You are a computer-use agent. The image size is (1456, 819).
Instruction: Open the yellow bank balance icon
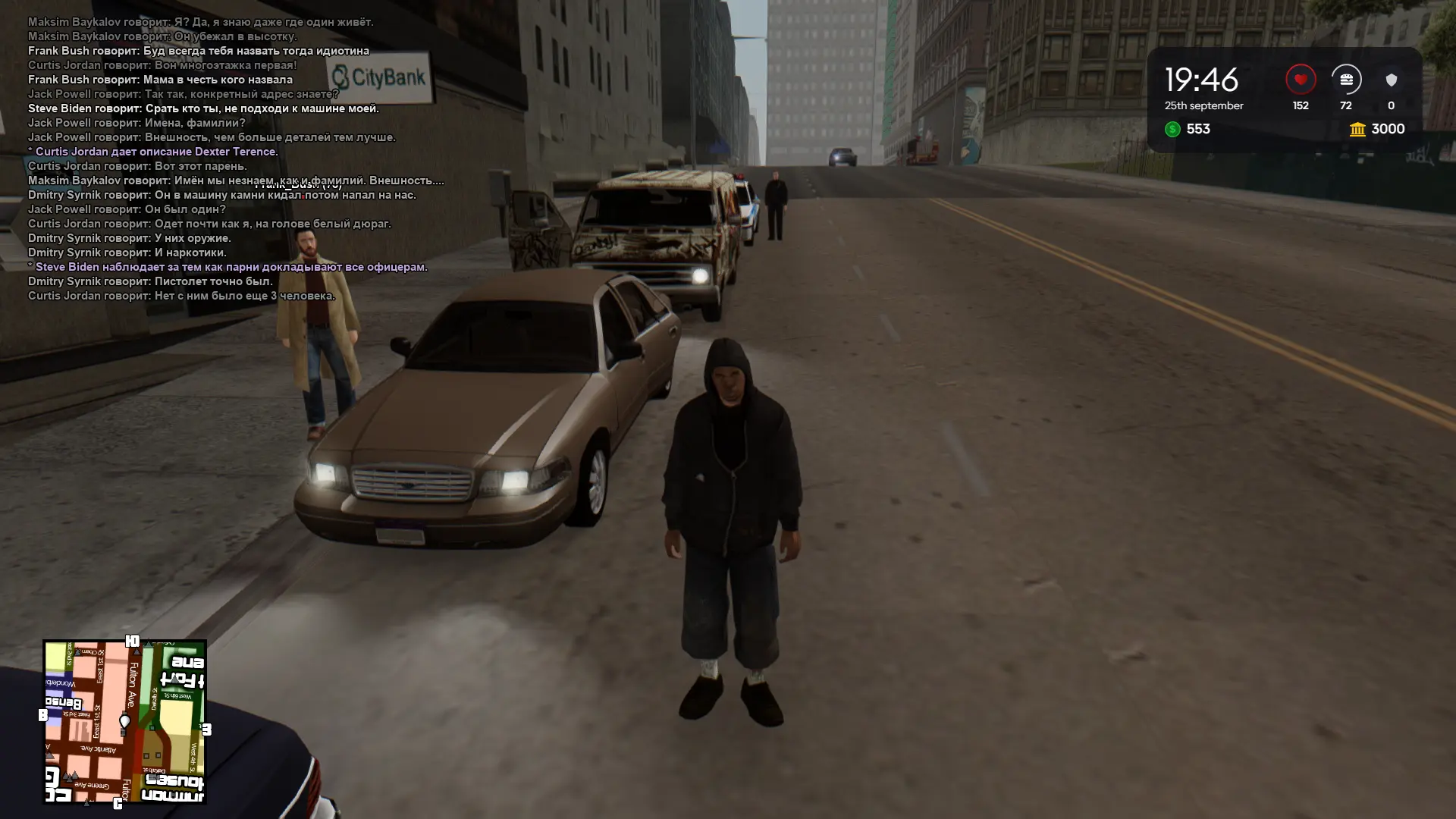click(1357, 130)
